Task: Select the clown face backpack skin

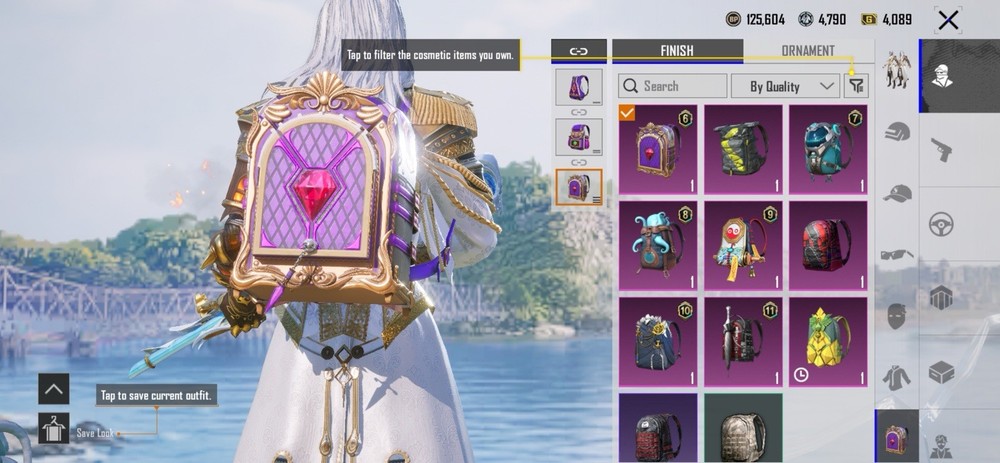Action: coord(743,244)
